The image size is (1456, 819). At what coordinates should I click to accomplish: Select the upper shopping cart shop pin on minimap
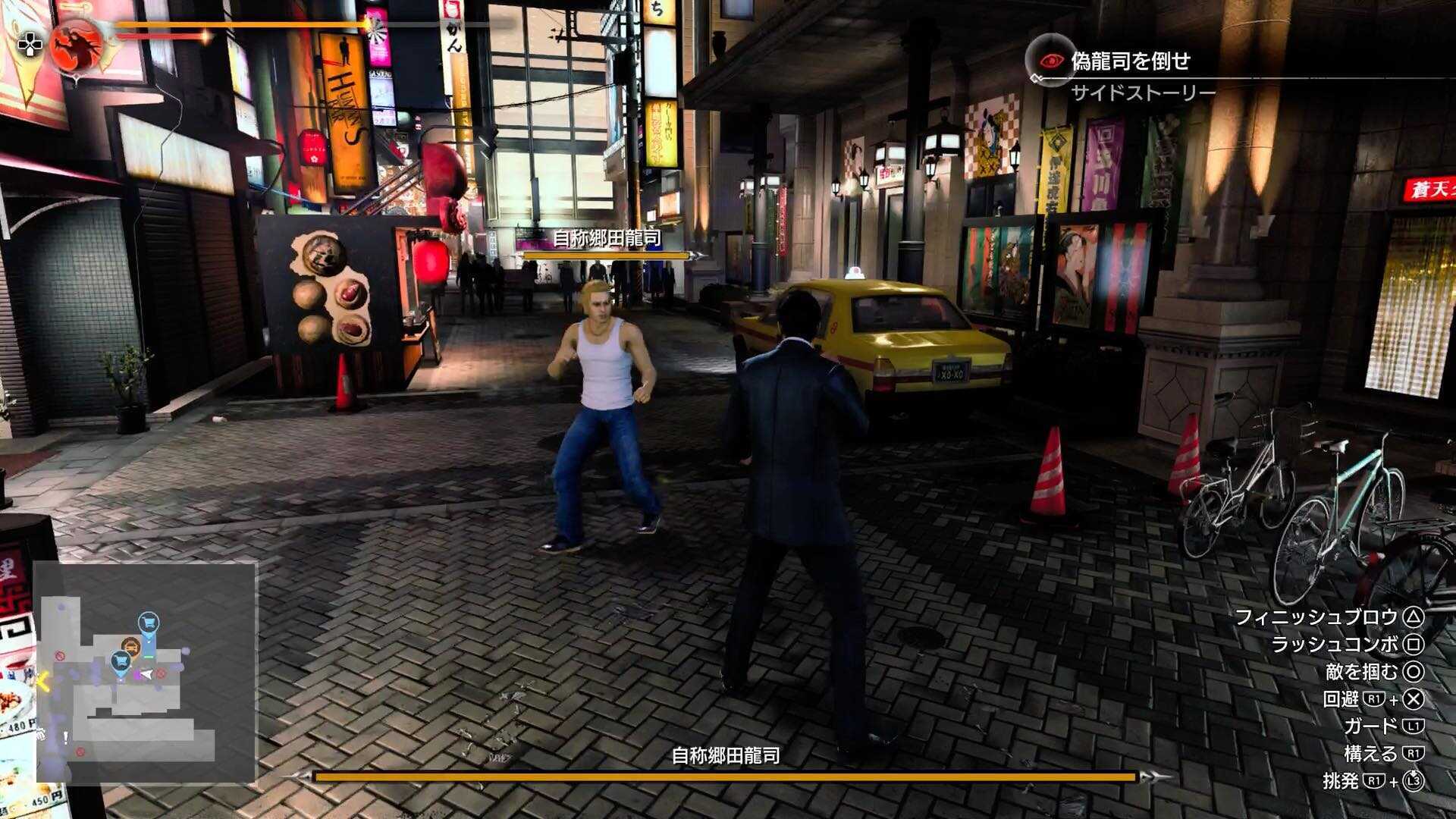tap(149, 621)
